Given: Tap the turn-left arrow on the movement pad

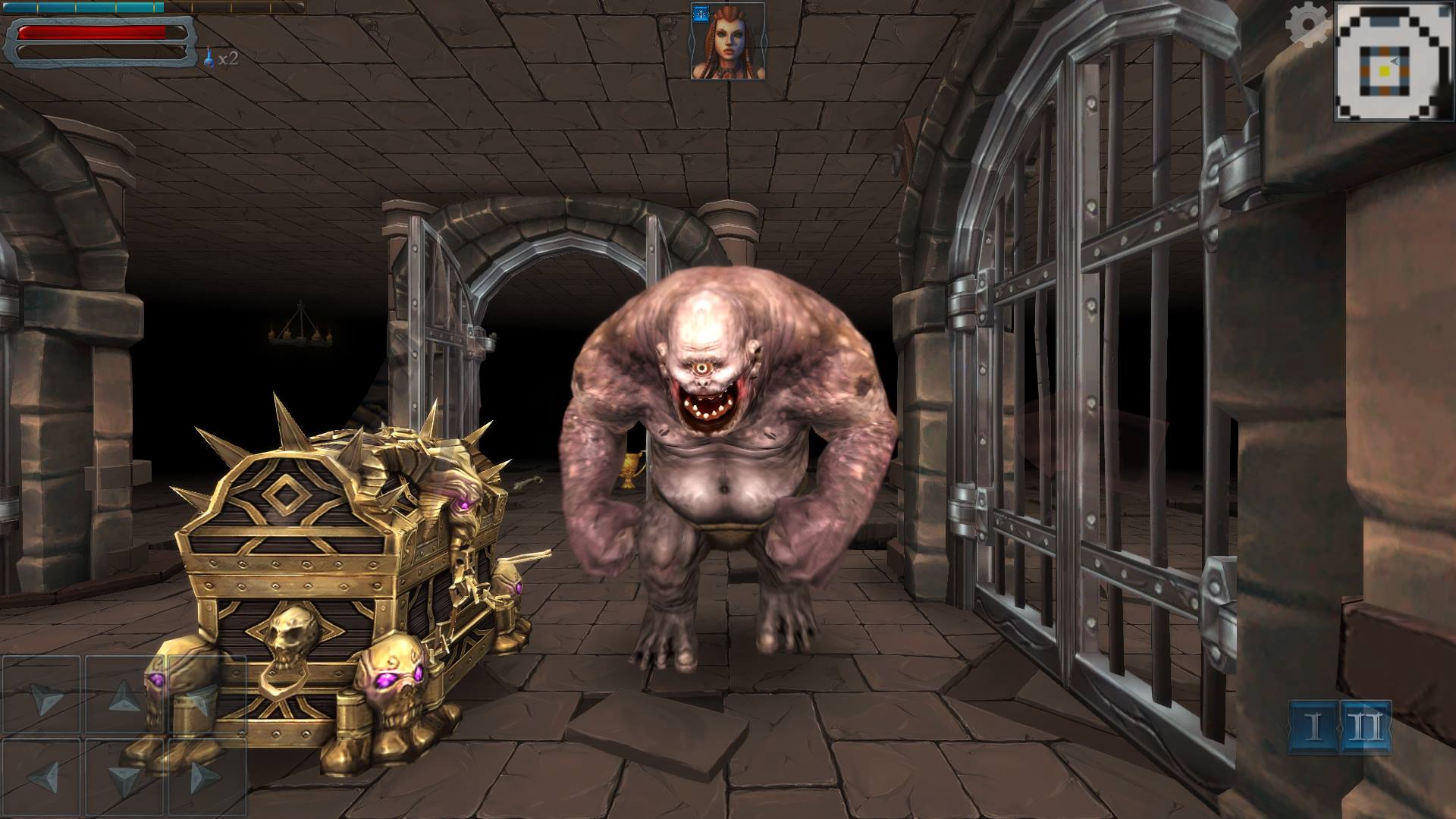Looking at the screenshot, I should coord(45,698).
